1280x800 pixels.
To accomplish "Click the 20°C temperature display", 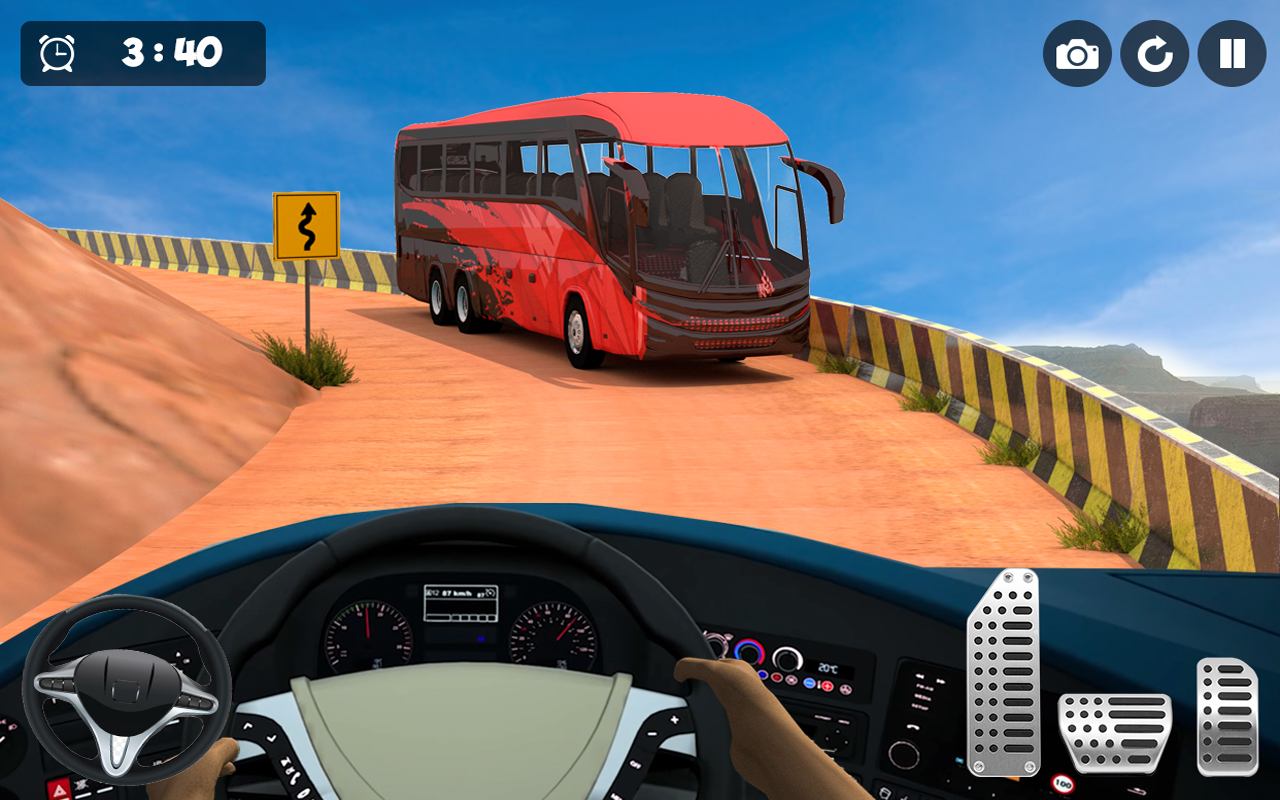I will coord(828,667).
